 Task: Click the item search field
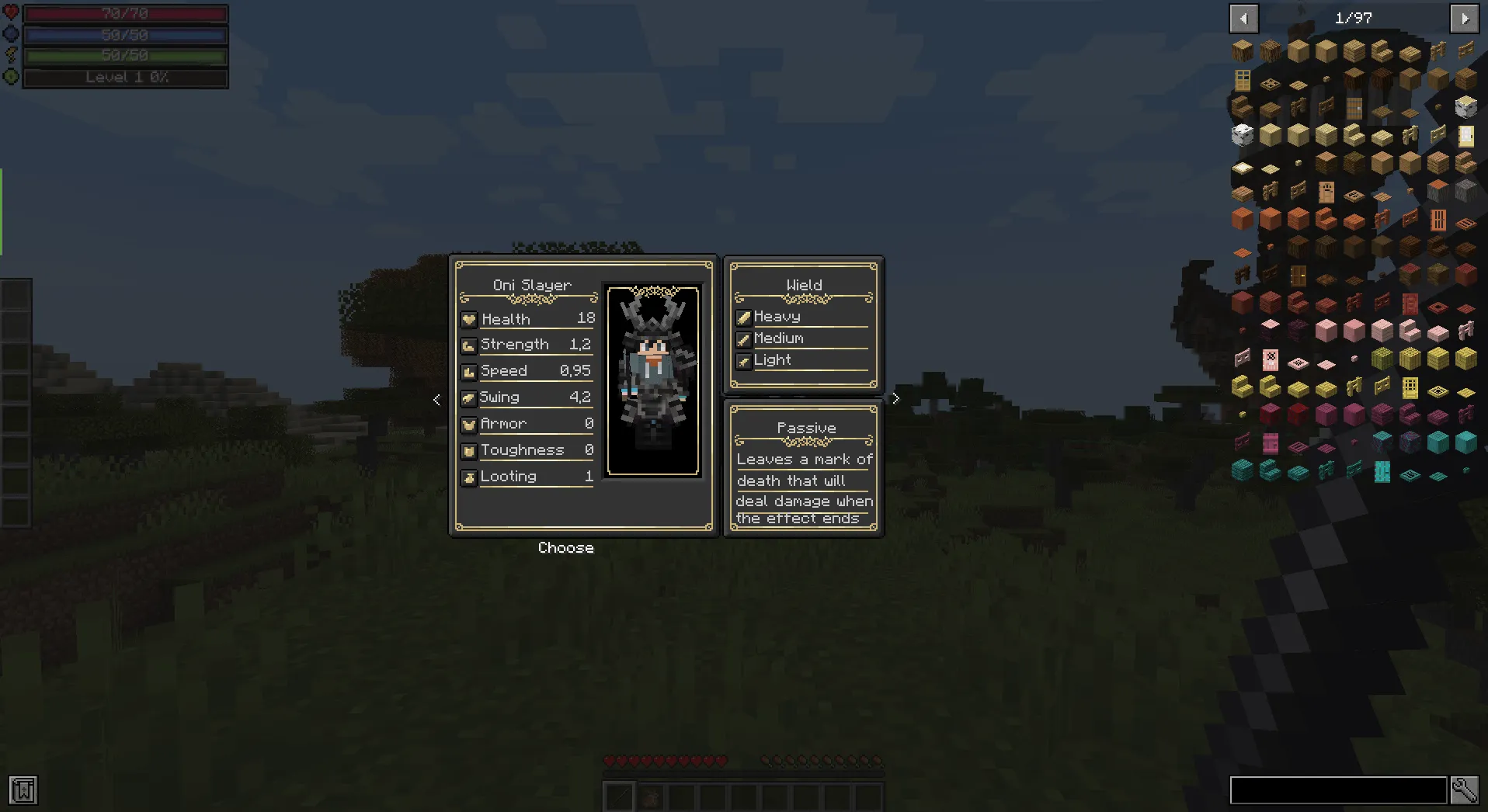[x=1337, y=790]
